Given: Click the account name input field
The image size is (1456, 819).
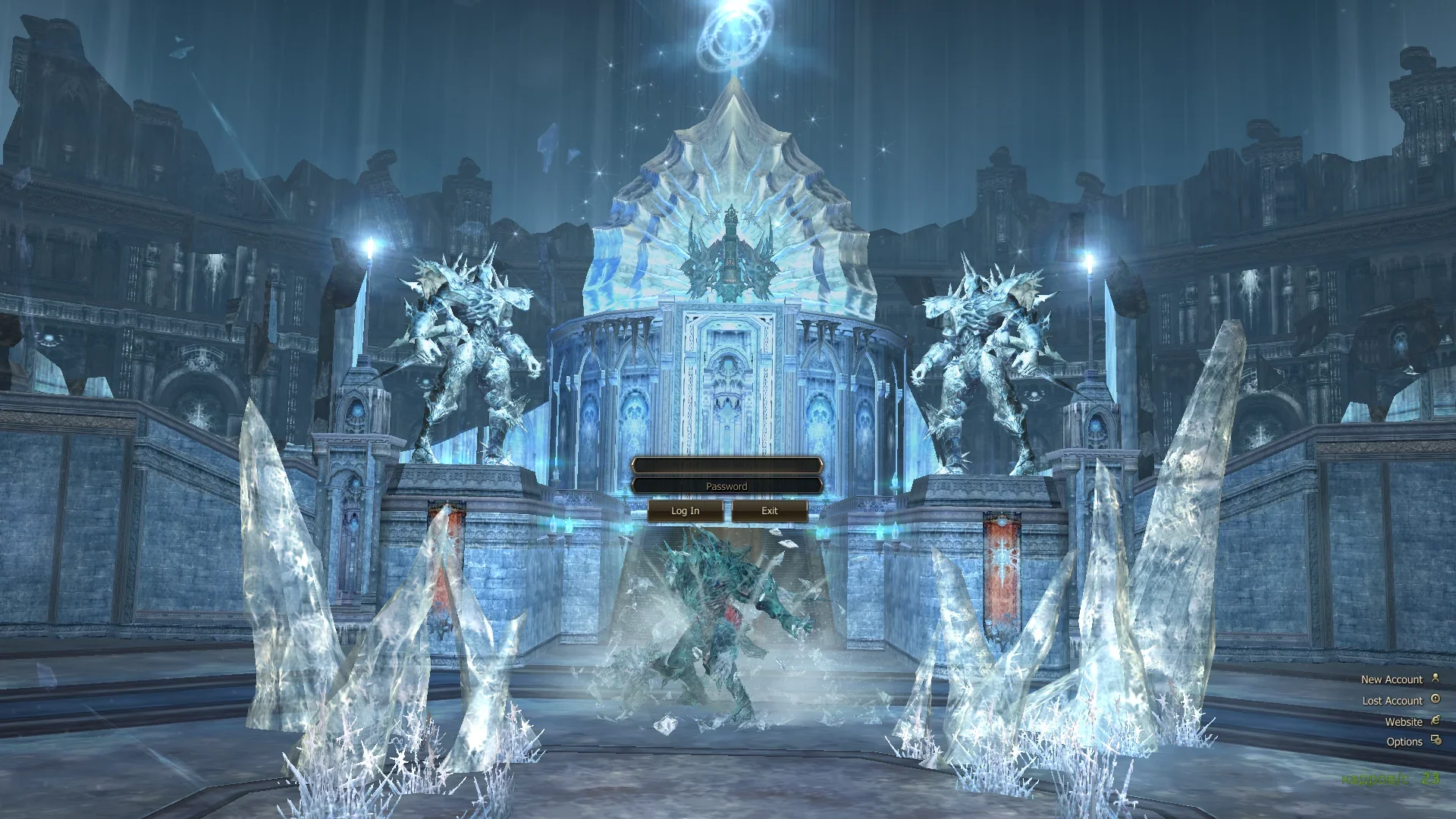Looking at the screenshot, I should tap(726, 465).
